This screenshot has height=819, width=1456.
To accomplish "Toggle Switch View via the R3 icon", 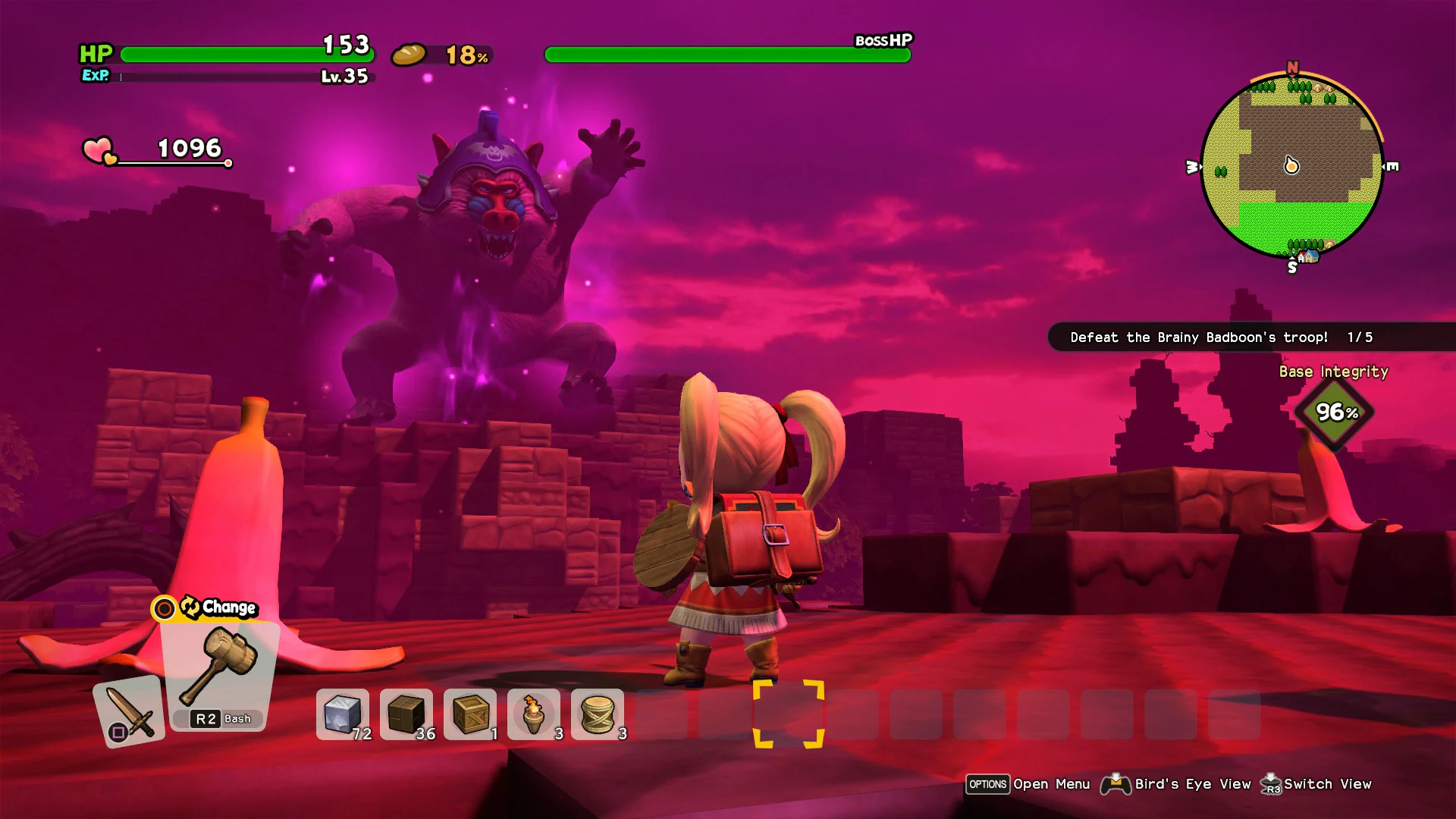I will point(1271,784).
